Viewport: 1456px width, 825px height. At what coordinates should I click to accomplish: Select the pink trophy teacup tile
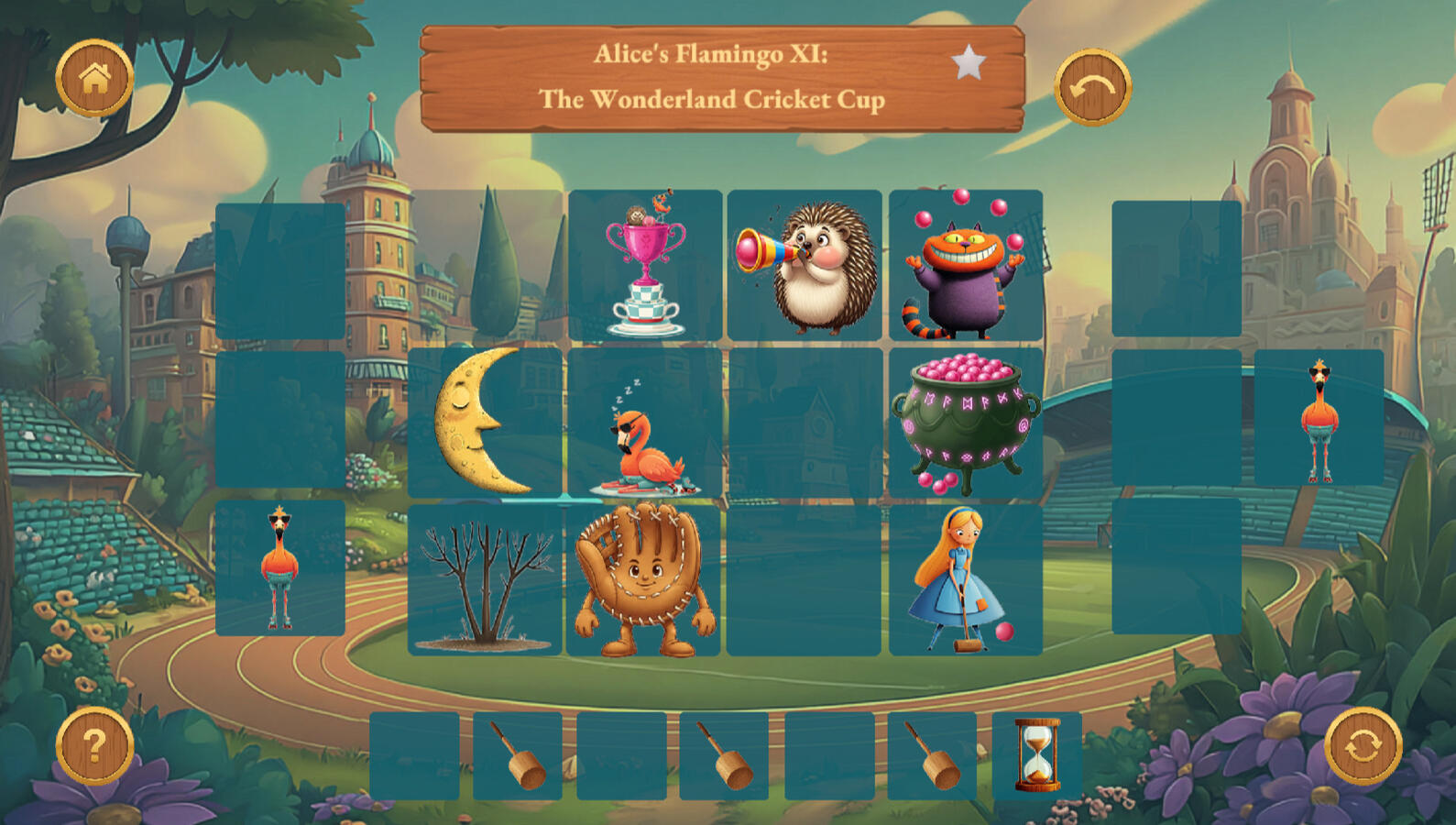pyautogui.click(x=645, y=265)
